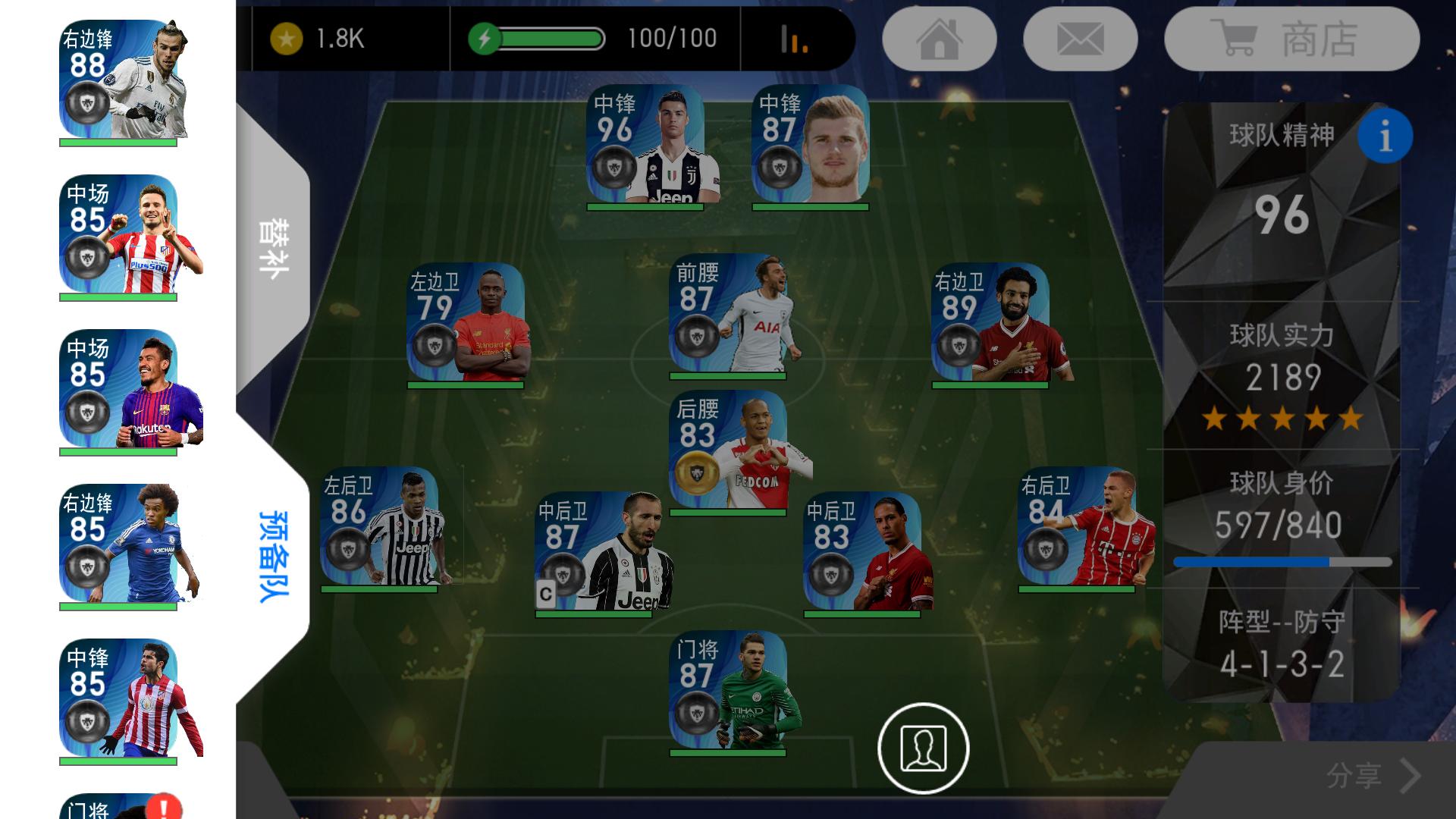Select the 88-rated 右边锋 reserve card
1456x819 pixels.
pyautogui.click(x=119, y=81)
